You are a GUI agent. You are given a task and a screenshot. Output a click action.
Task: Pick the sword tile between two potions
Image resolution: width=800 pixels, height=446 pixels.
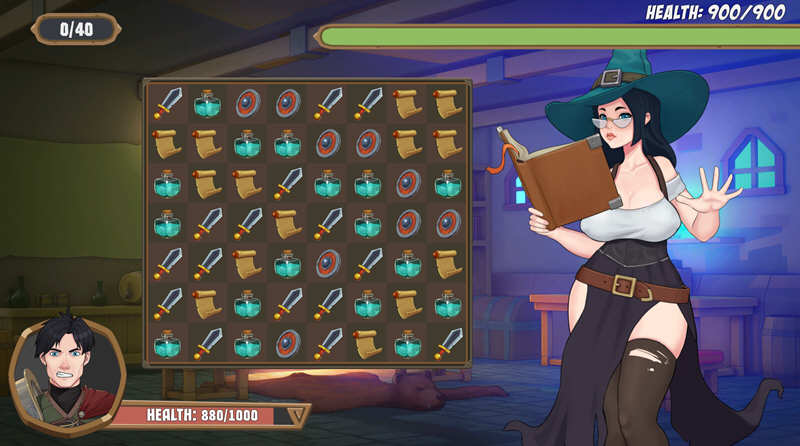coord(287,303)
